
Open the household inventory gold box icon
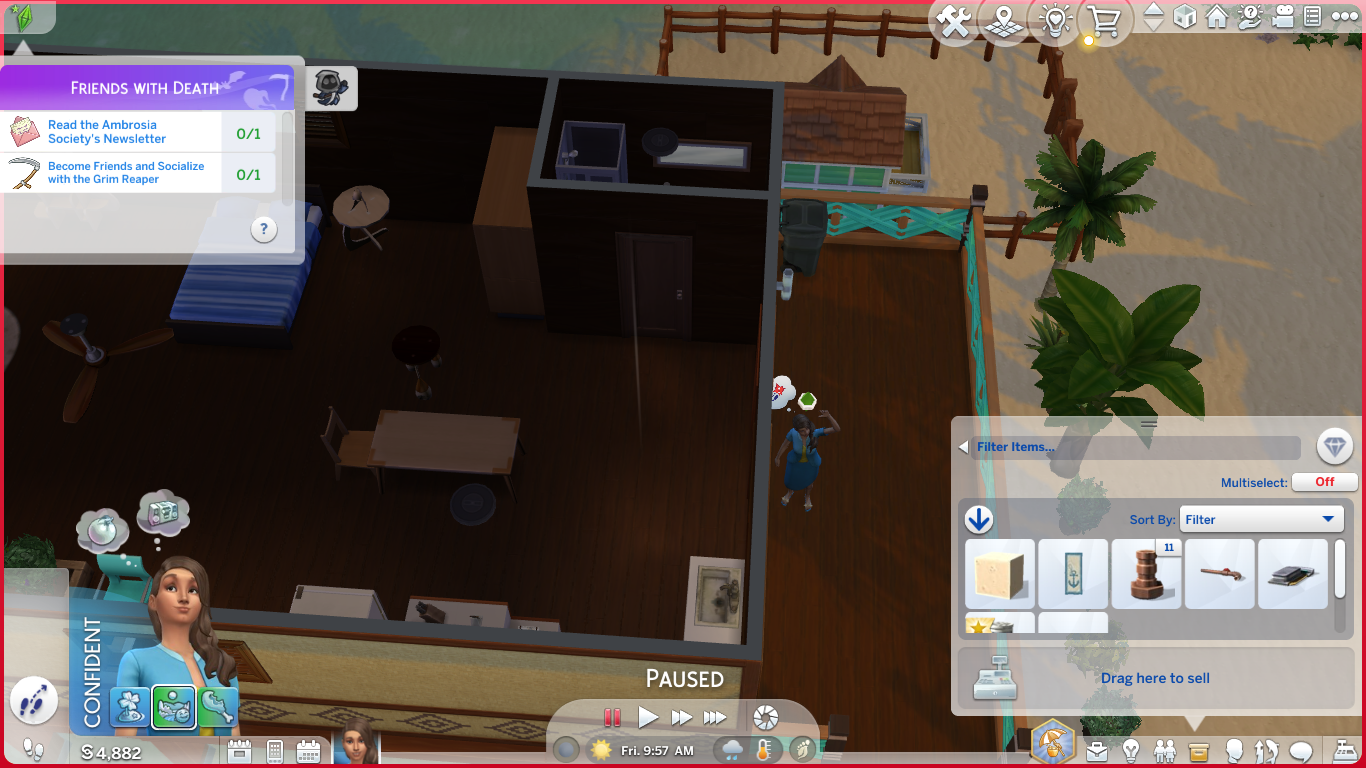point(1199,750)
